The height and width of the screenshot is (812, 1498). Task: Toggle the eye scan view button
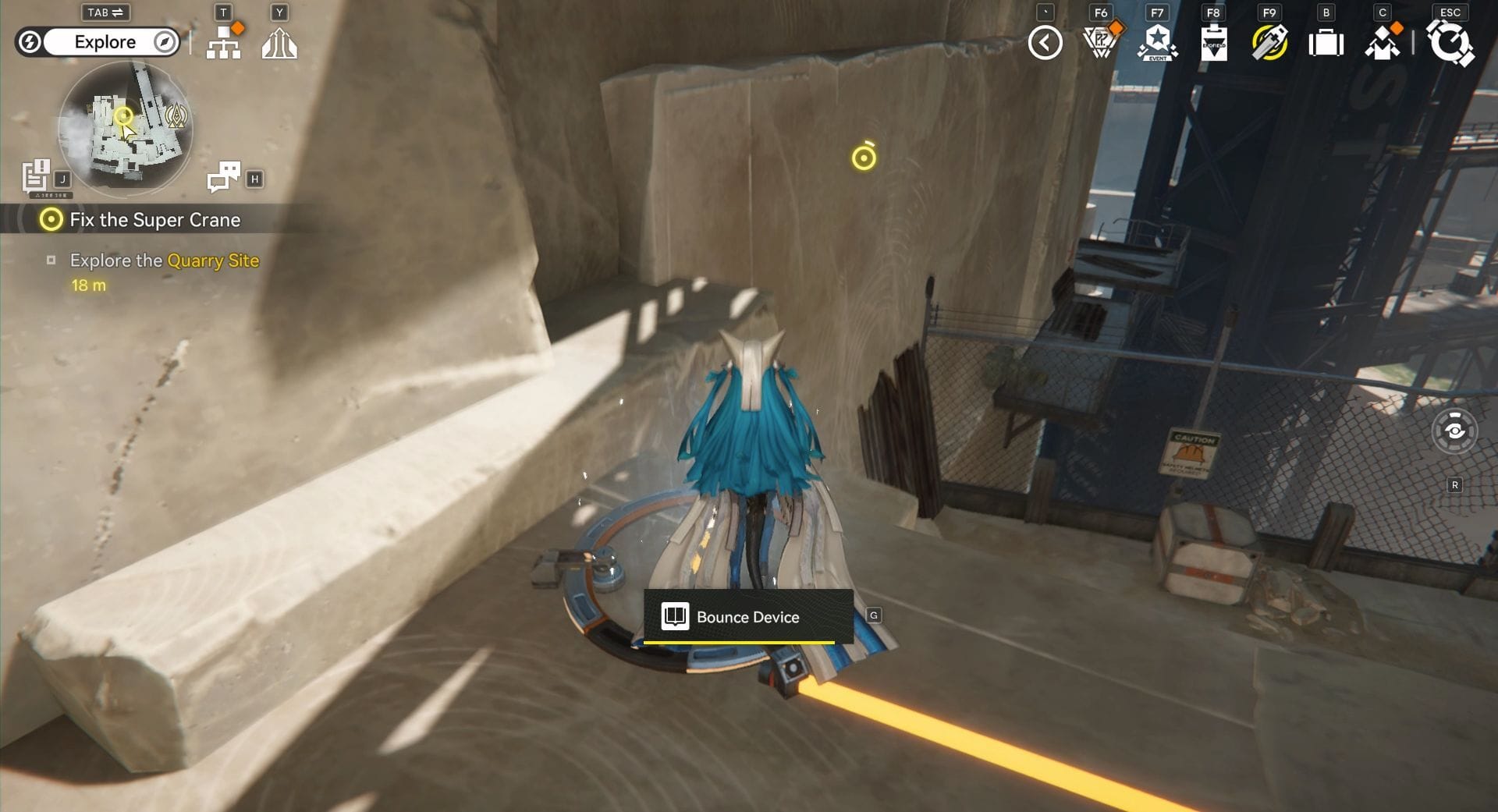pyautogui.click(x=1454, y=431)
